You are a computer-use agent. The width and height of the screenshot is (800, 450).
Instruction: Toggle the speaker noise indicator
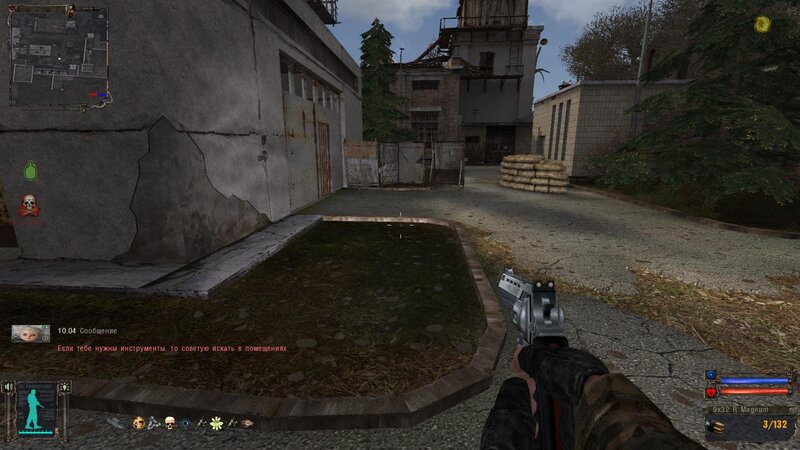click(10, 388)
